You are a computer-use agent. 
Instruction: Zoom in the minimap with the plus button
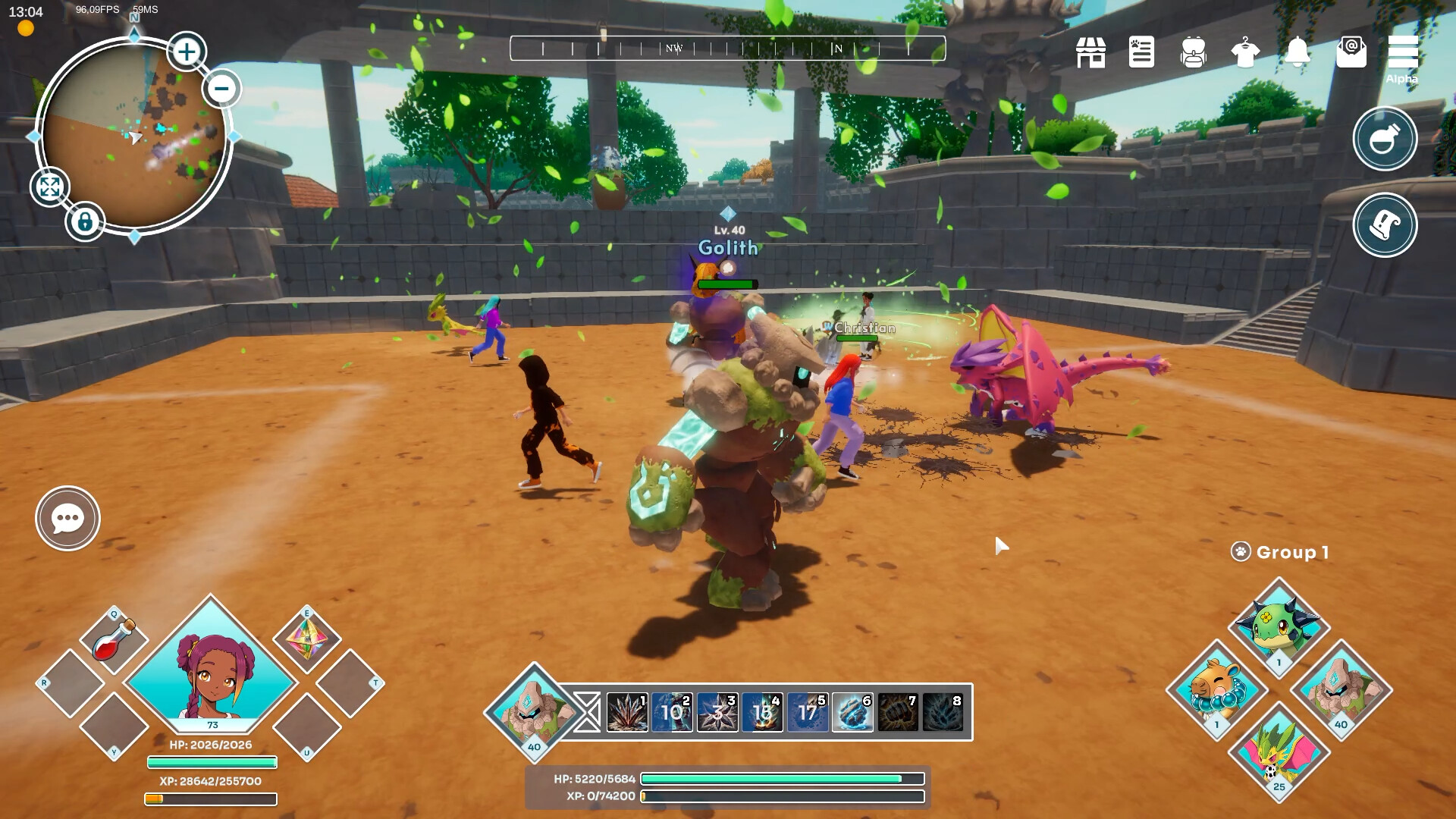[186, 52]
